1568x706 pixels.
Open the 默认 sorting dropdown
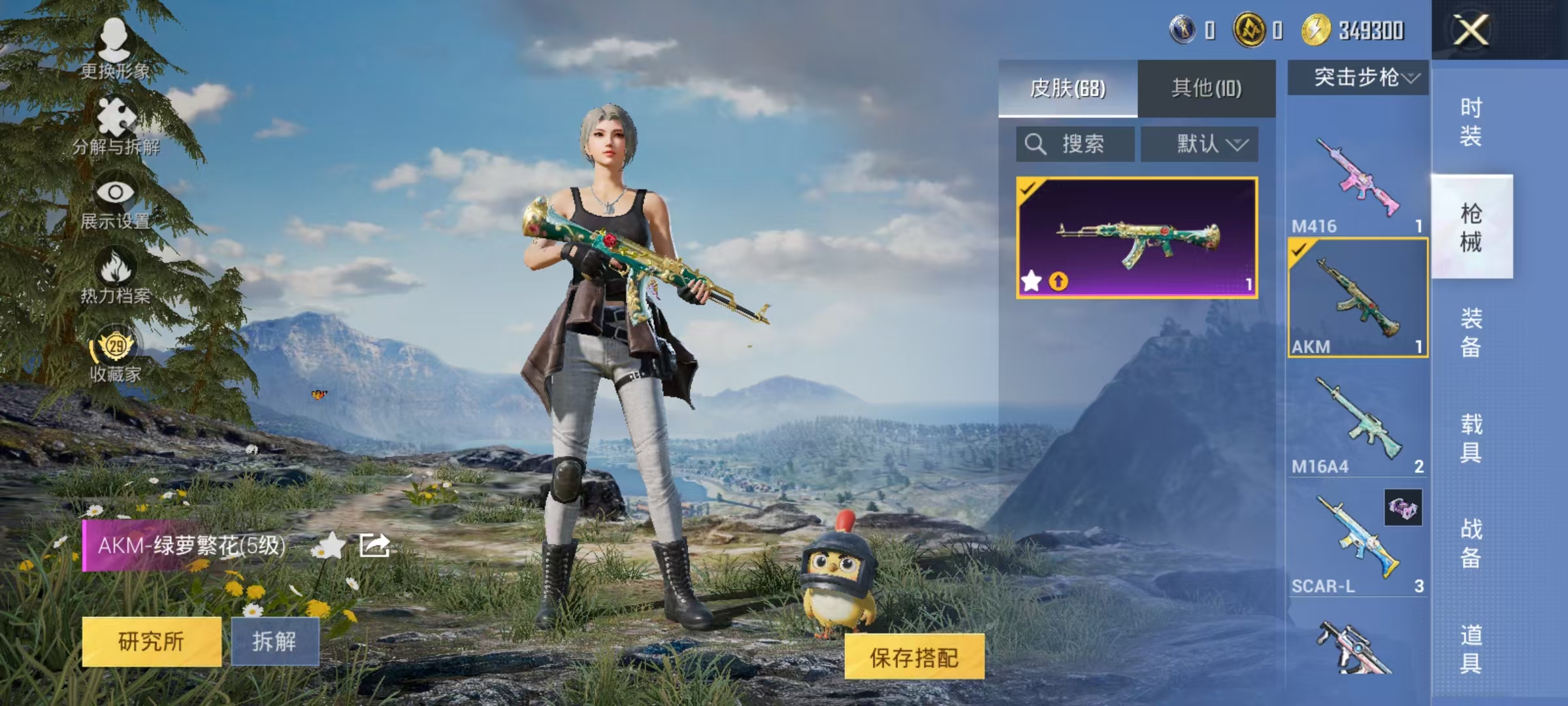pyautogui.click(x=1200, y=144)
